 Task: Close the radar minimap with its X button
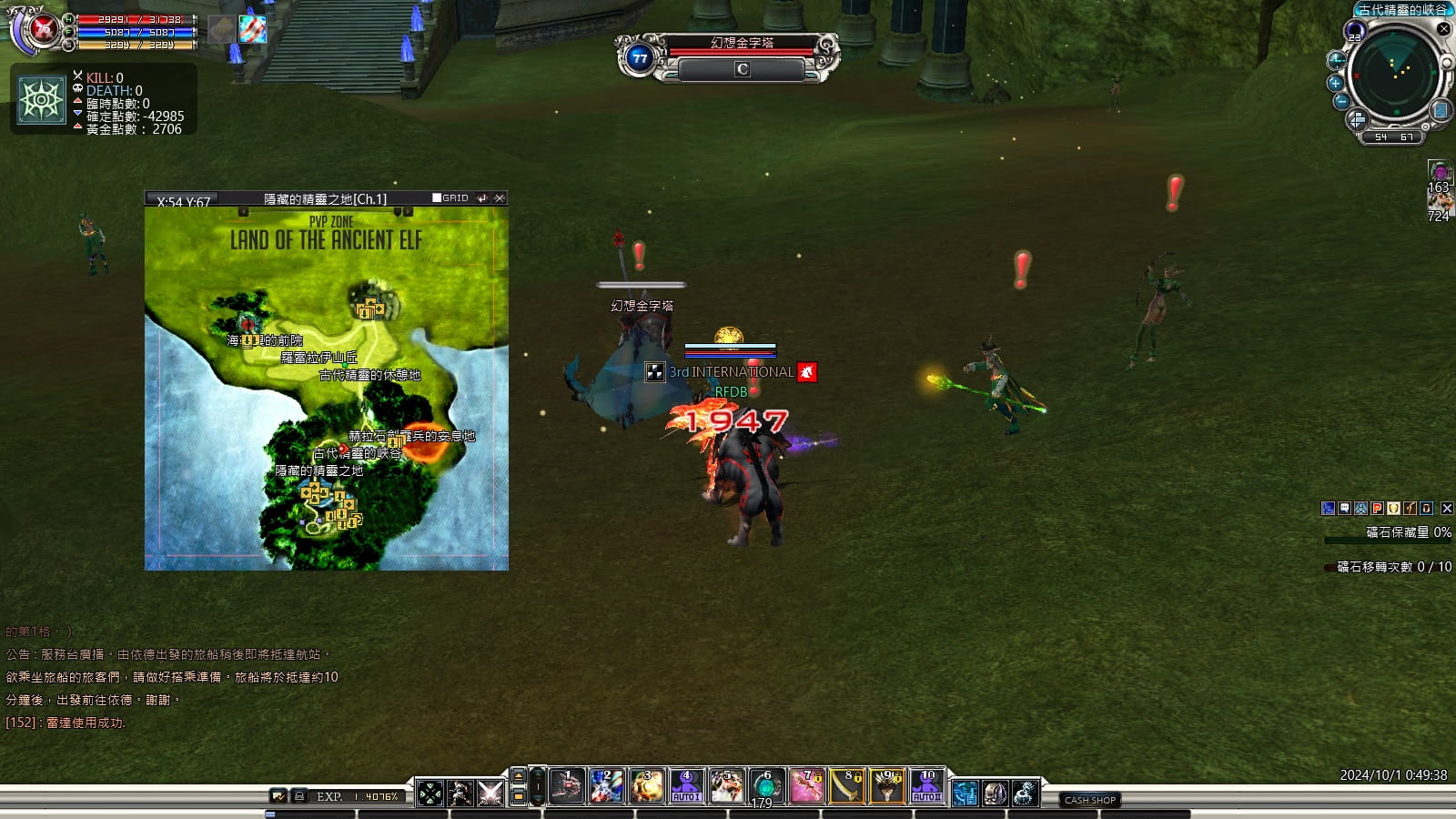pos(1443,29)
